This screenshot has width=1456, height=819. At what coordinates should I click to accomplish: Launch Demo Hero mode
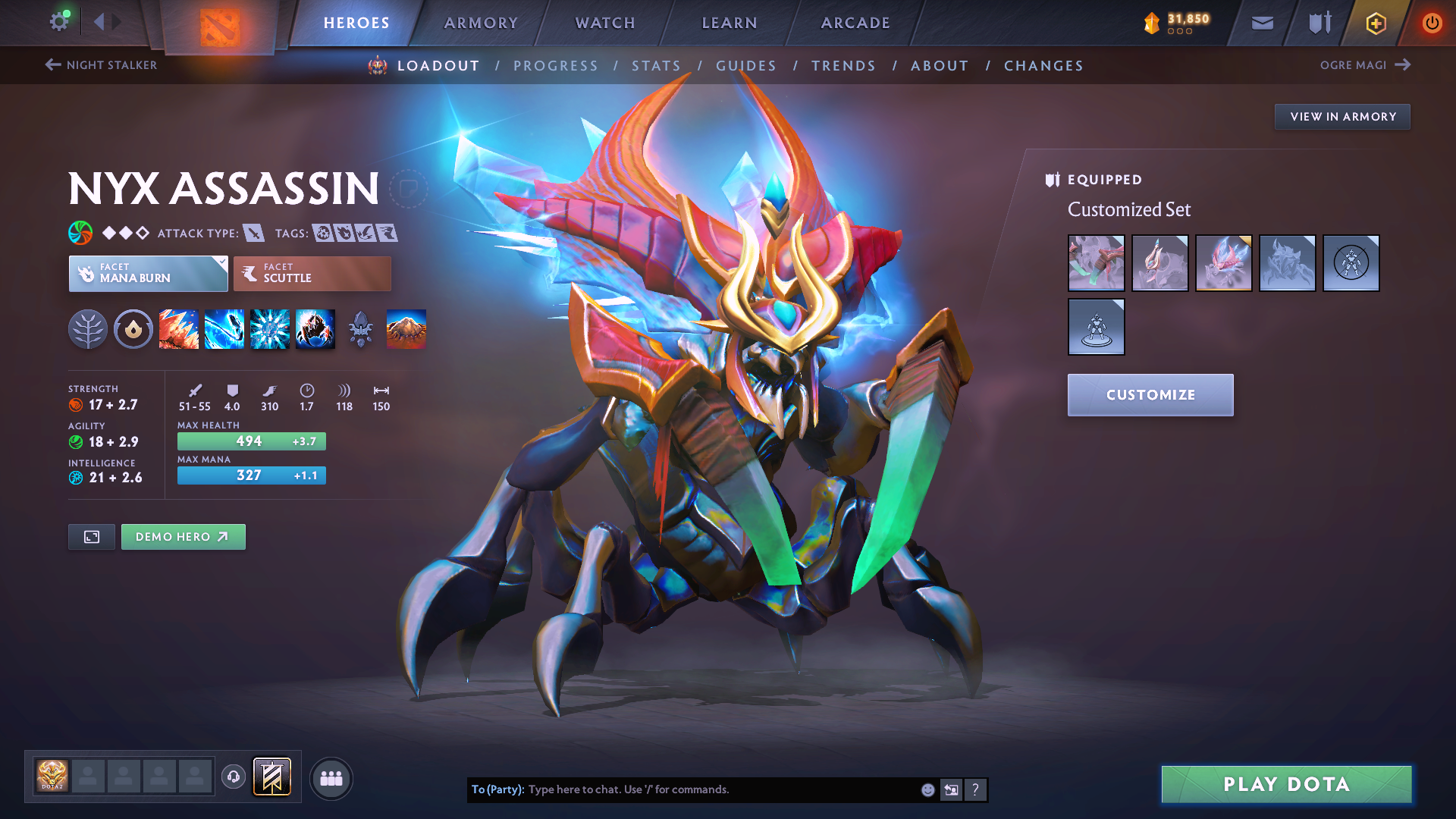[183, 537]
